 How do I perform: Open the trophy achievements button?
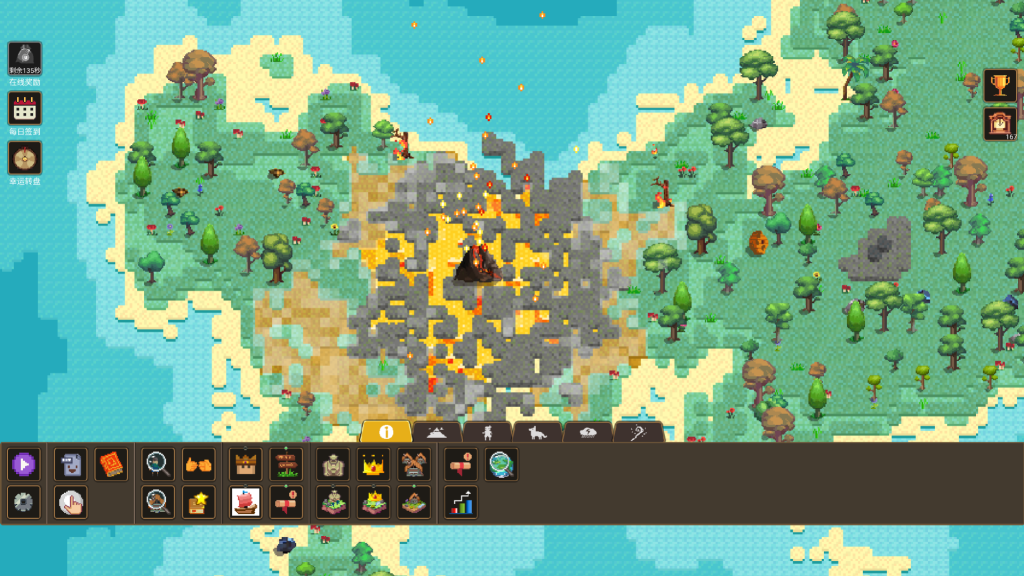[x=999, y=85]
